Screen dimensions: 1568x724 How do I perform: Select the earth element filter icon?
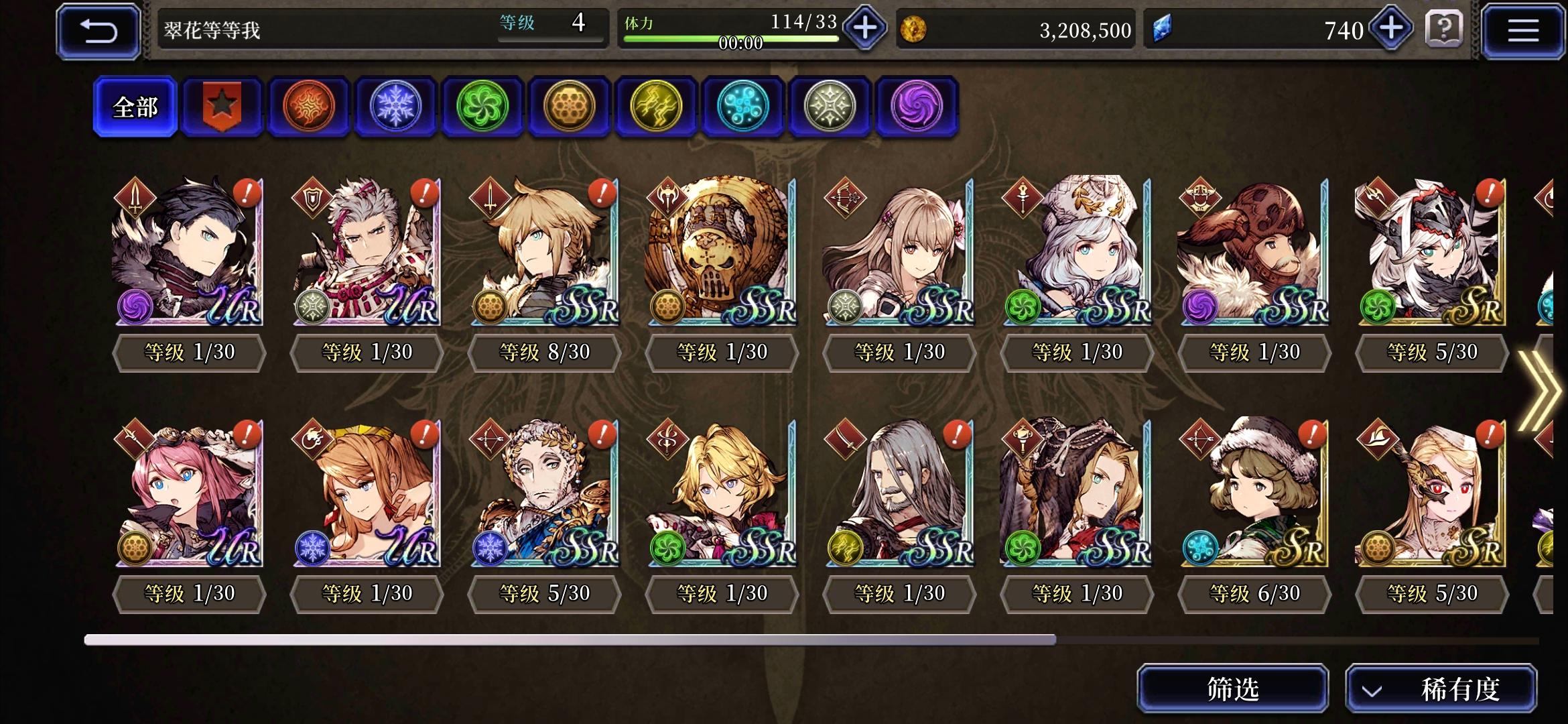click(x=569, y=107)
